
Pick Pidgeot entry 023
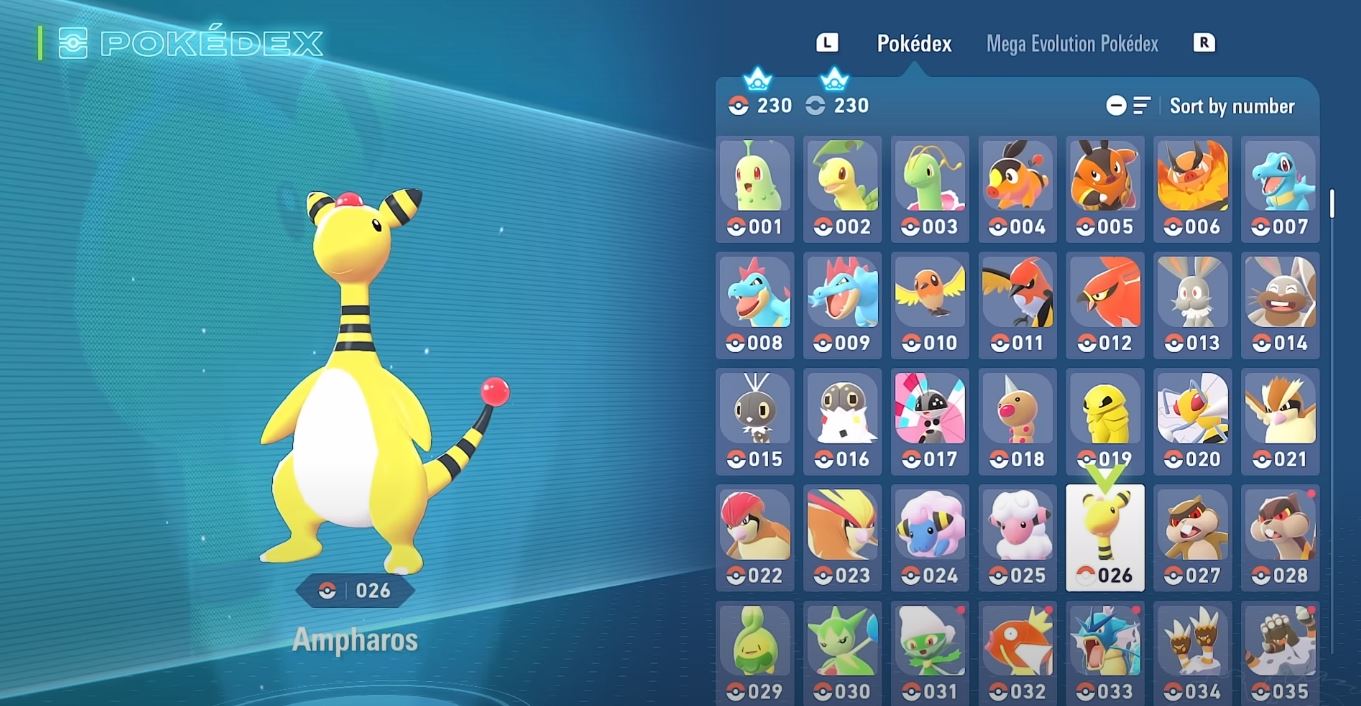pos(842,537)
